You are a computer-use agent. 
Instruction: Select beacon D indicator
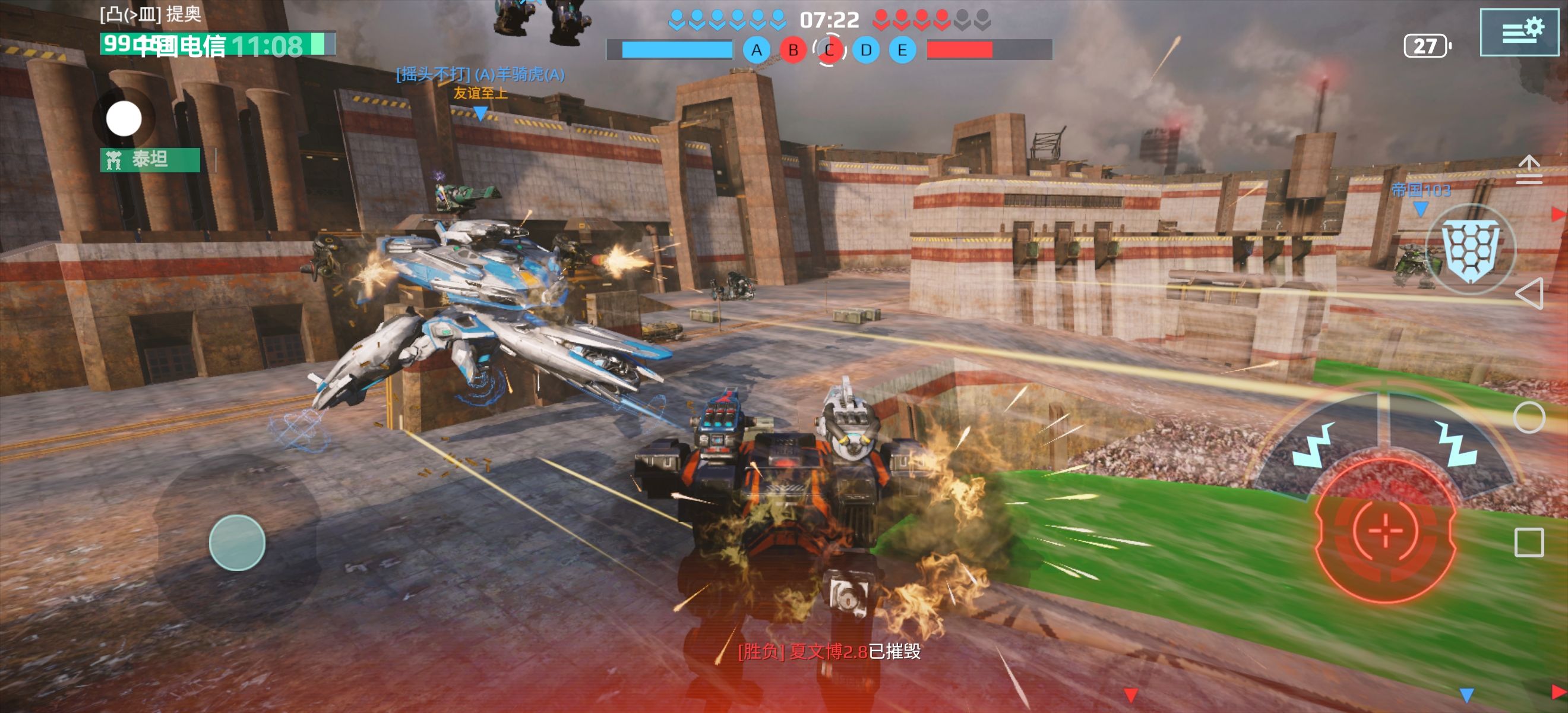point(865,50)
